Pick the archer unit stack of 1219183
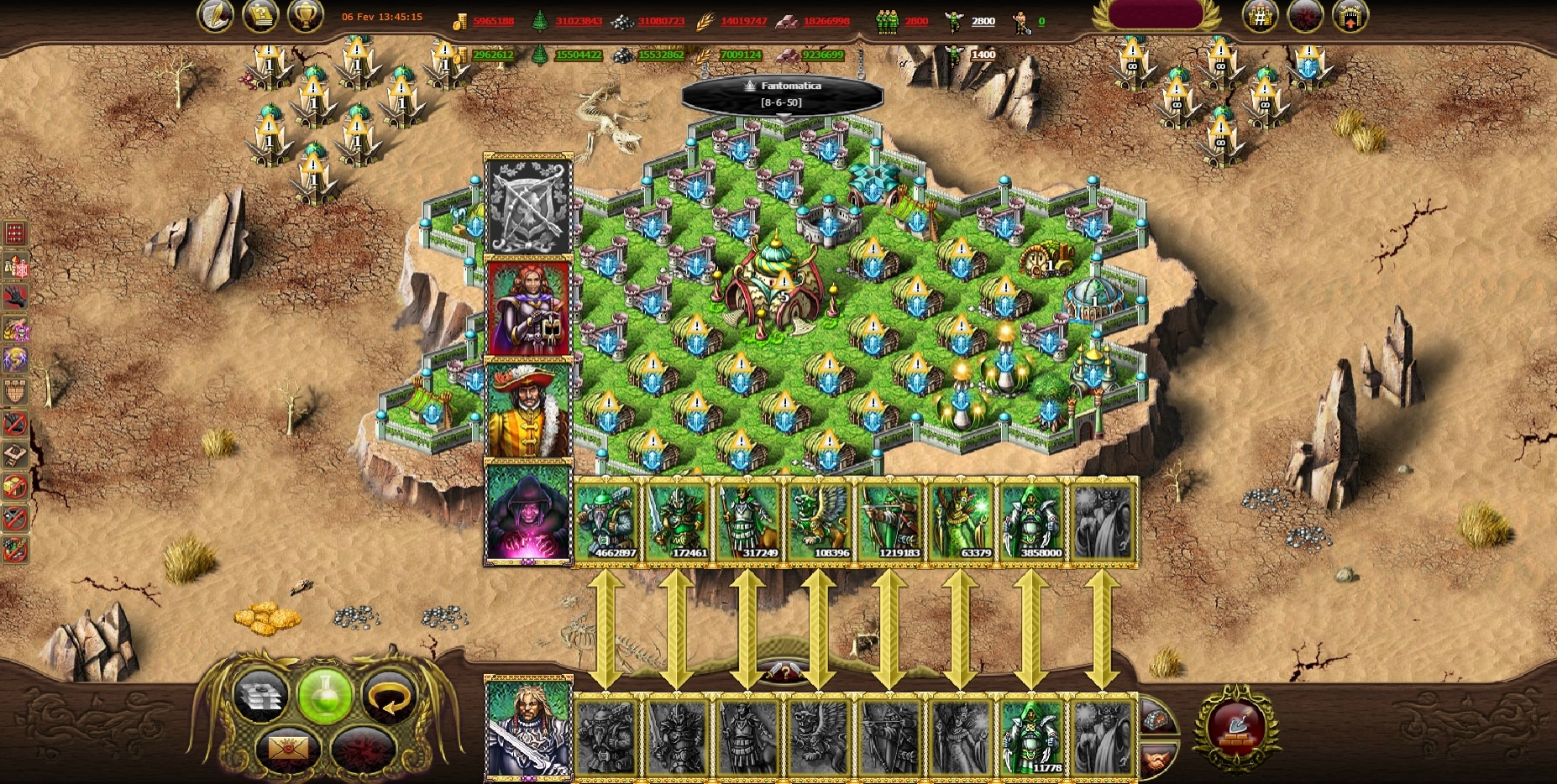The width and height of the screenshot is (1557, 784). click(890, 522)
